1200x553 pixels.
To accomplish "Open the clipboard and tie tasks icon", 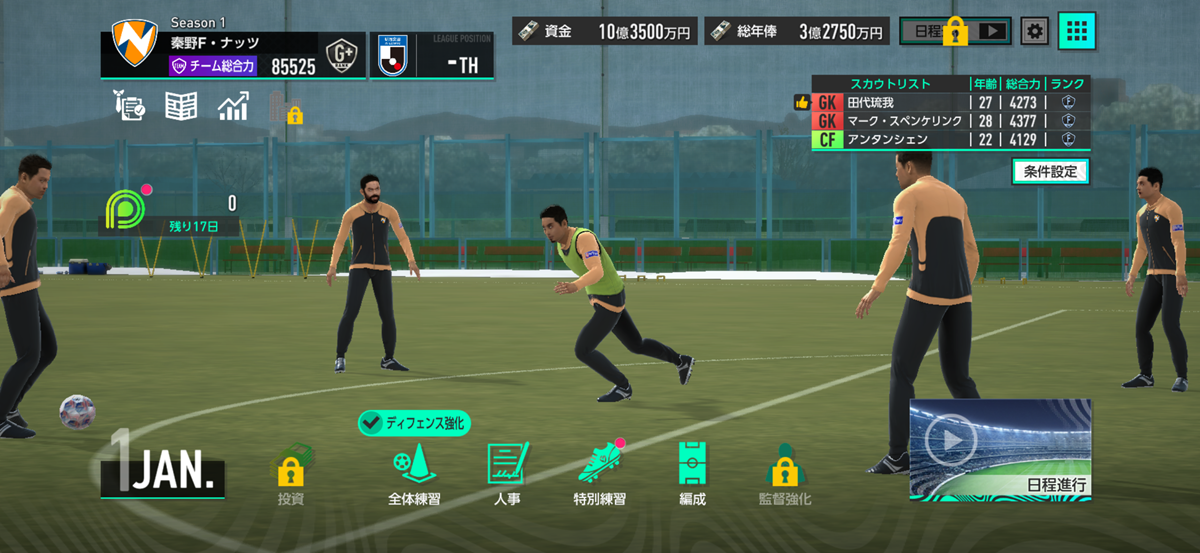I will tap(131, 106).
